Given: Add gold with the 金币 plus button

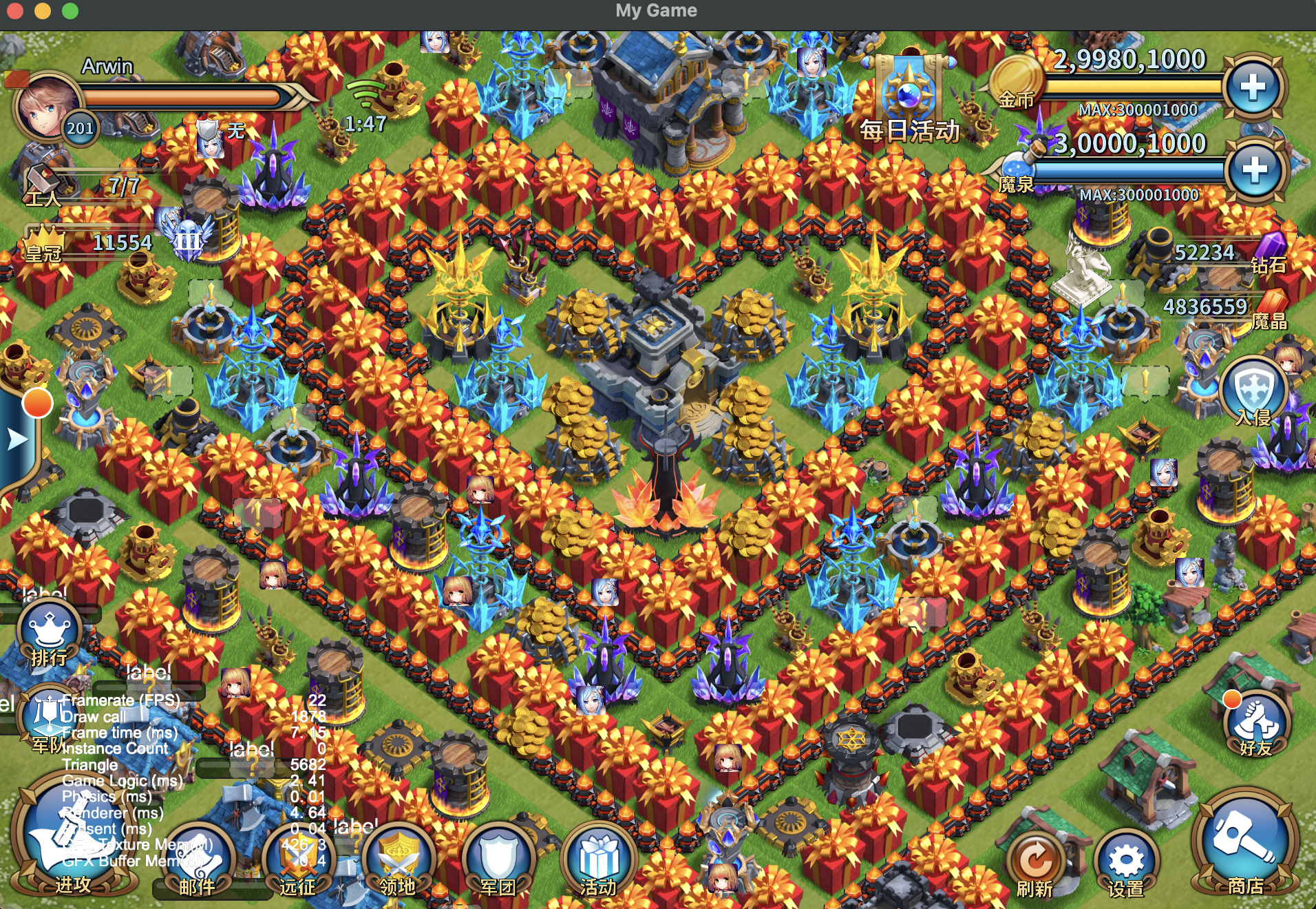Looking at the screenshot, I should point(1253,87).
